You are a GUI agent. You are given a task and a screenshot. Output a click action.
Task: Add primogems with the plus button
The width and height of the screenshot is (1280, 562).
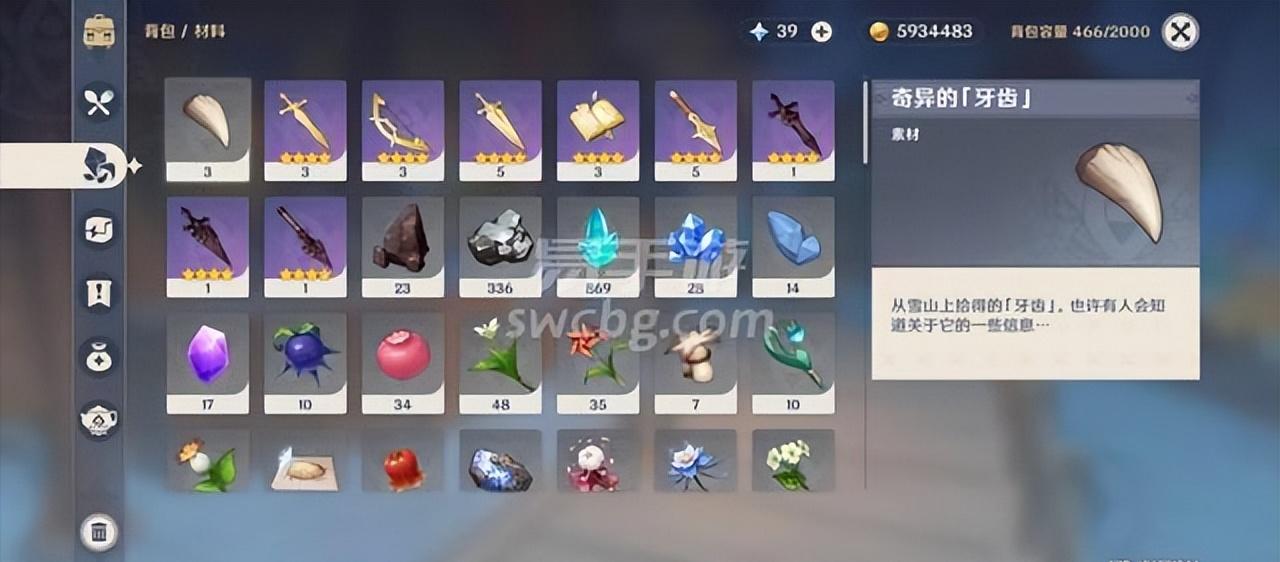tap(821, 32)
